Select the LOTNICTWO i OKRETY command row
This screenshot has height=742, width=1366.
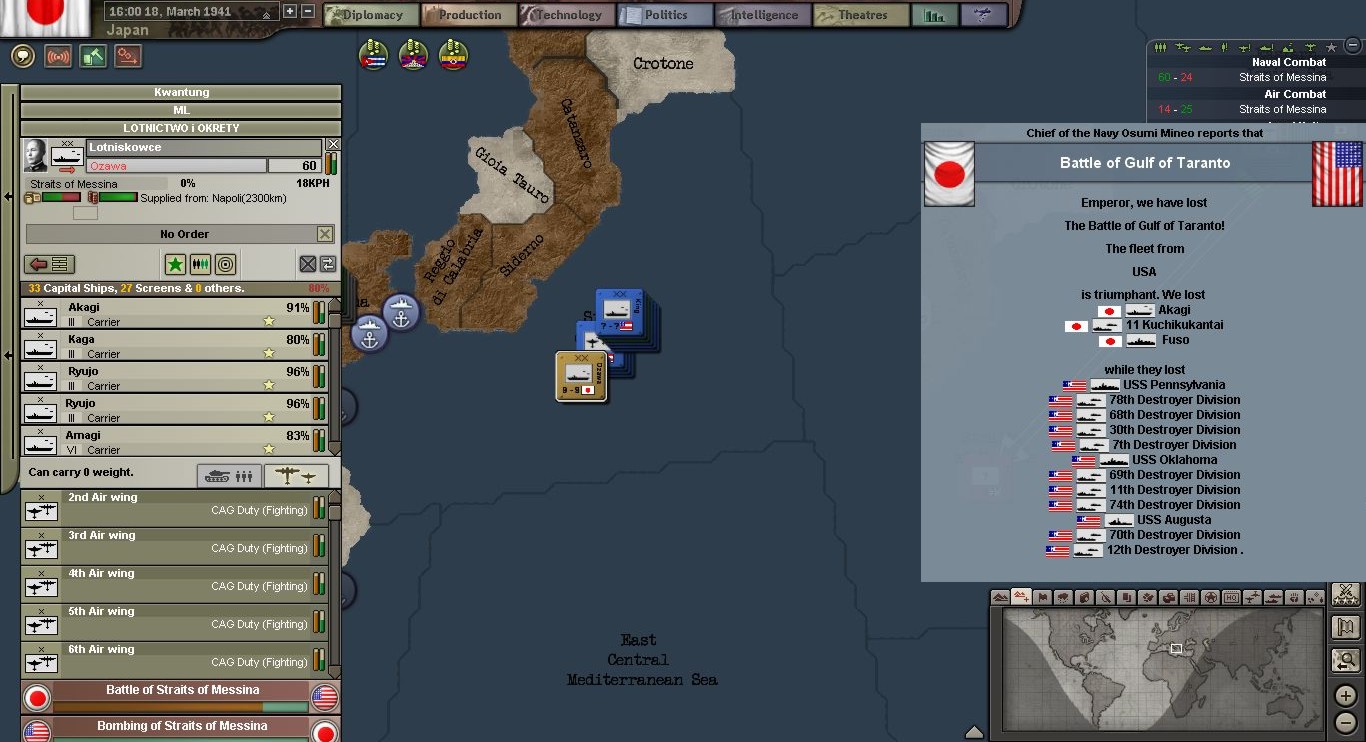181,128
